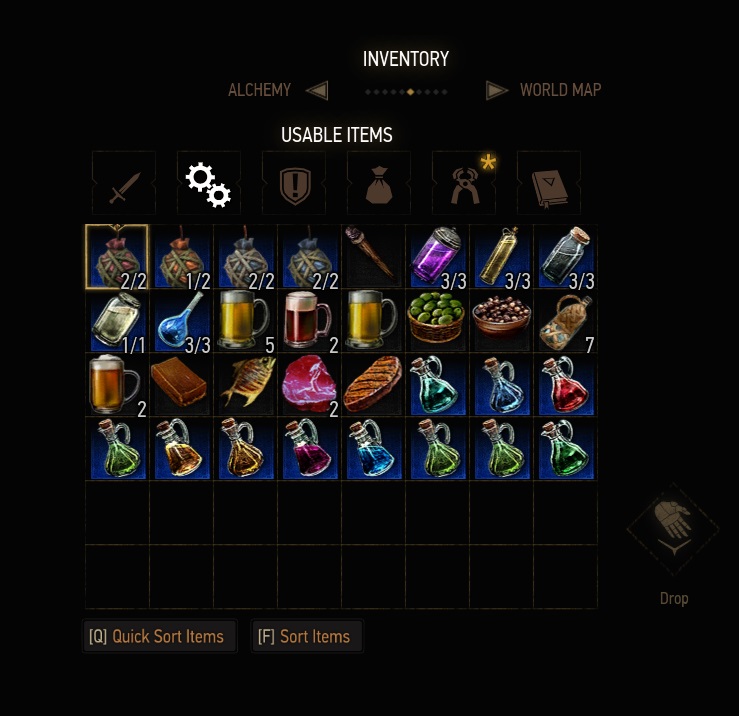Open the books tab
This screenshot has width=739, height=716.
coord(549,184)
